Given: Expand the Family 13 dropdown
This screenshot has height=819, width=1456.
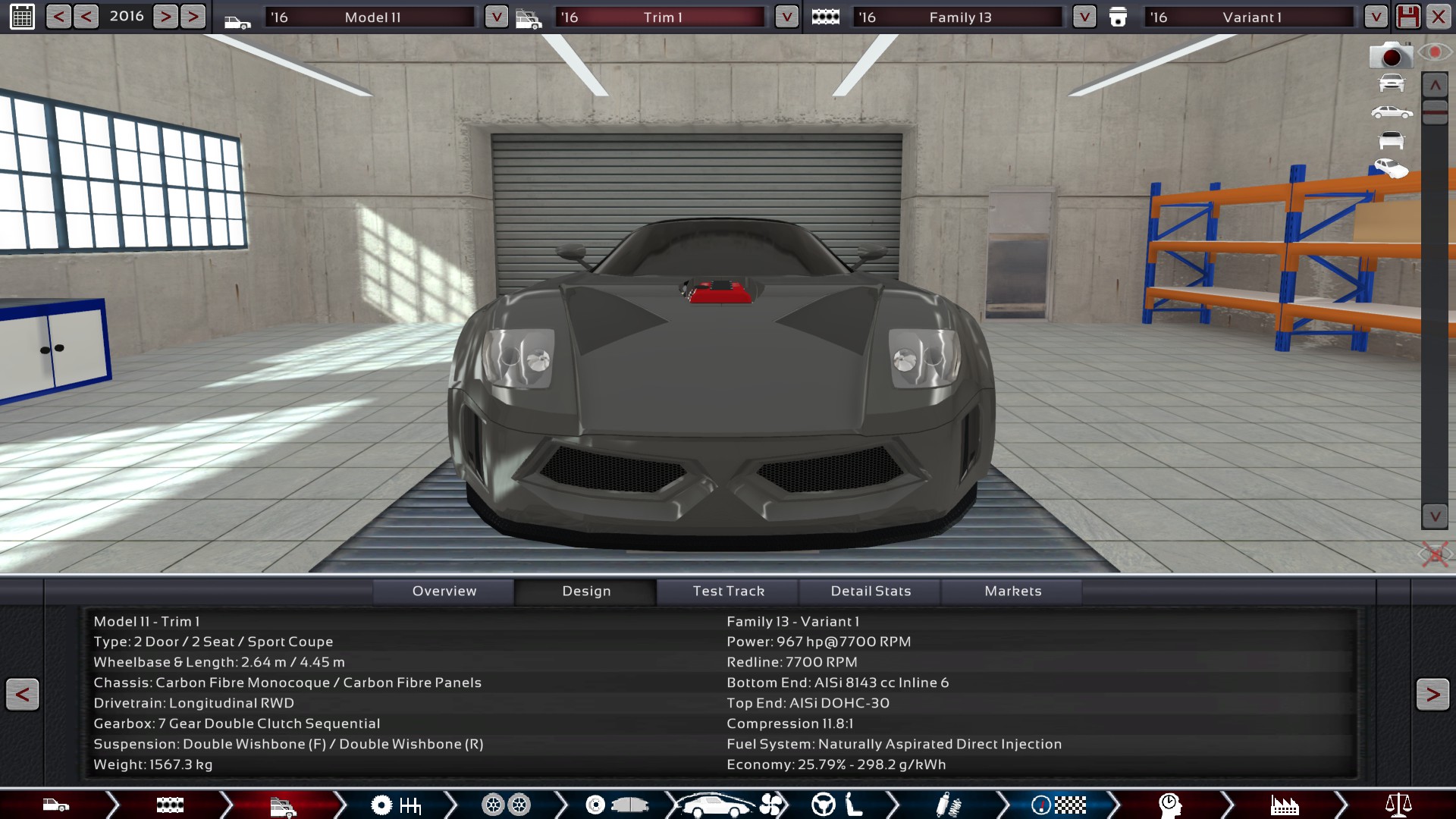Looking at the screenshot, I should click(1084, 16).
